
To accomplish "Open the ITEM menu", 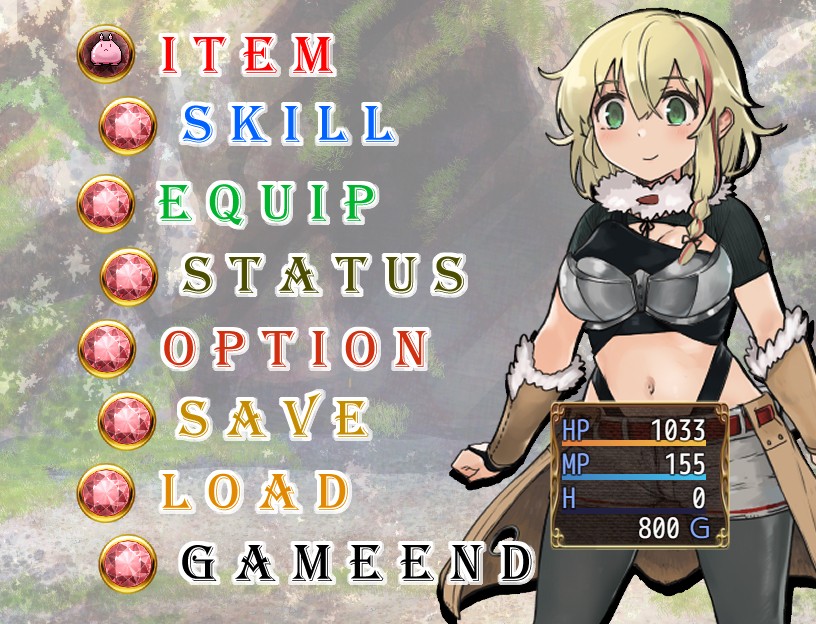I will (x=246, y=56).
